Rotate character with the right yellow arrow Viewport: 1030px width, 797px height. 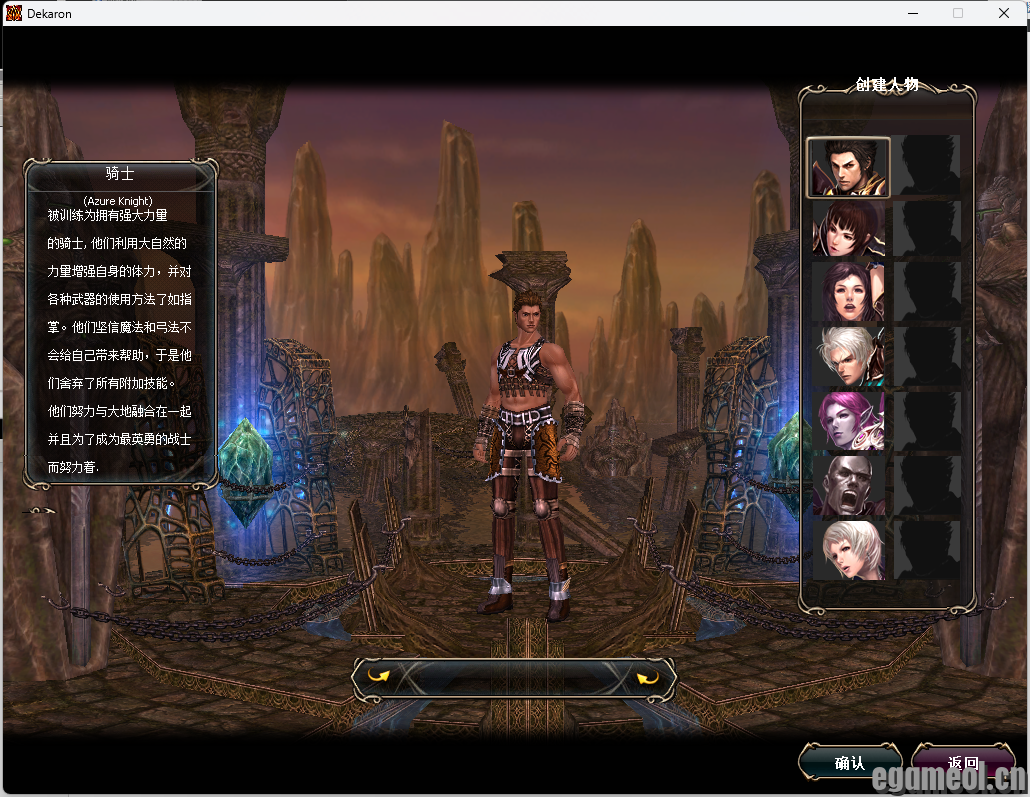[x=648, y=679]
